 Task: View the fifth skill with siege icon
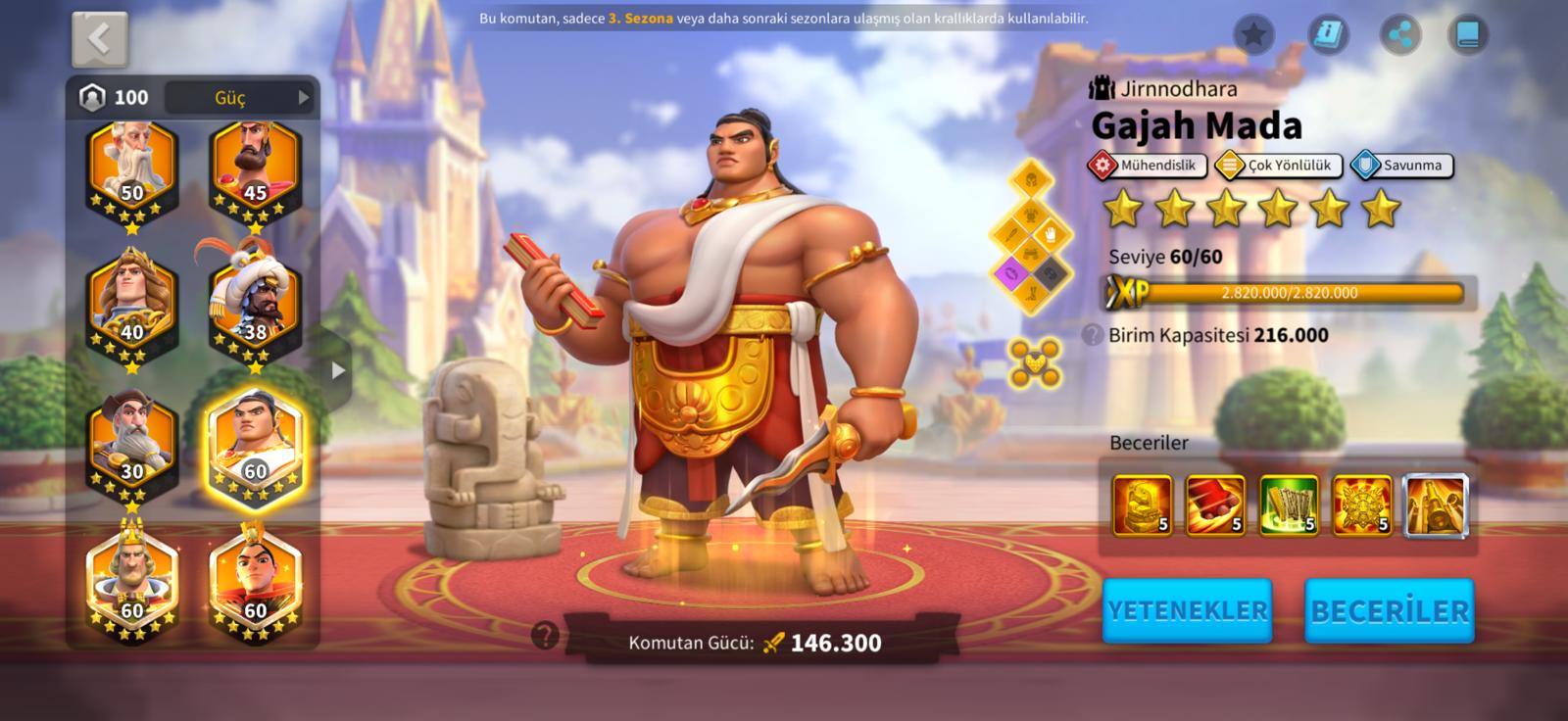(x=1436, y=506)
